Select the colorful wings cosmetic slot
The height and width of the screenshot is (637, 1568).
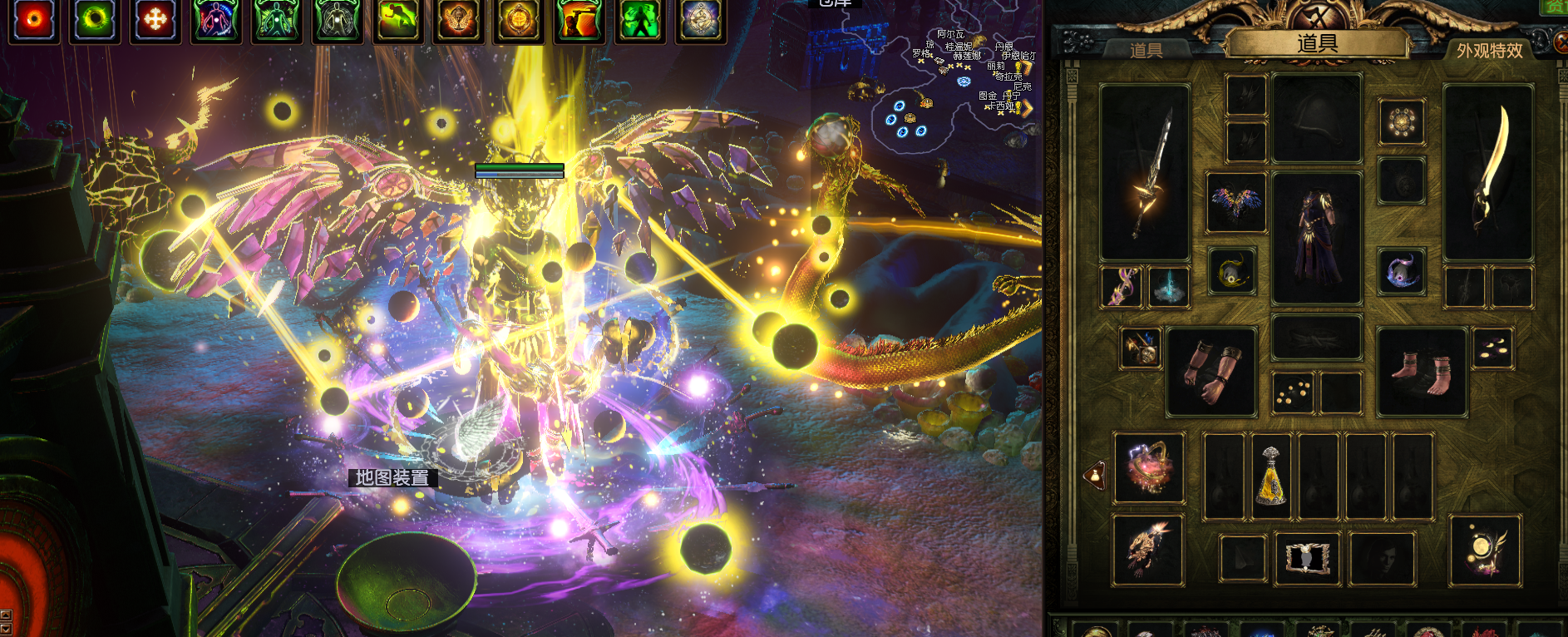[x=1236, y=203]
